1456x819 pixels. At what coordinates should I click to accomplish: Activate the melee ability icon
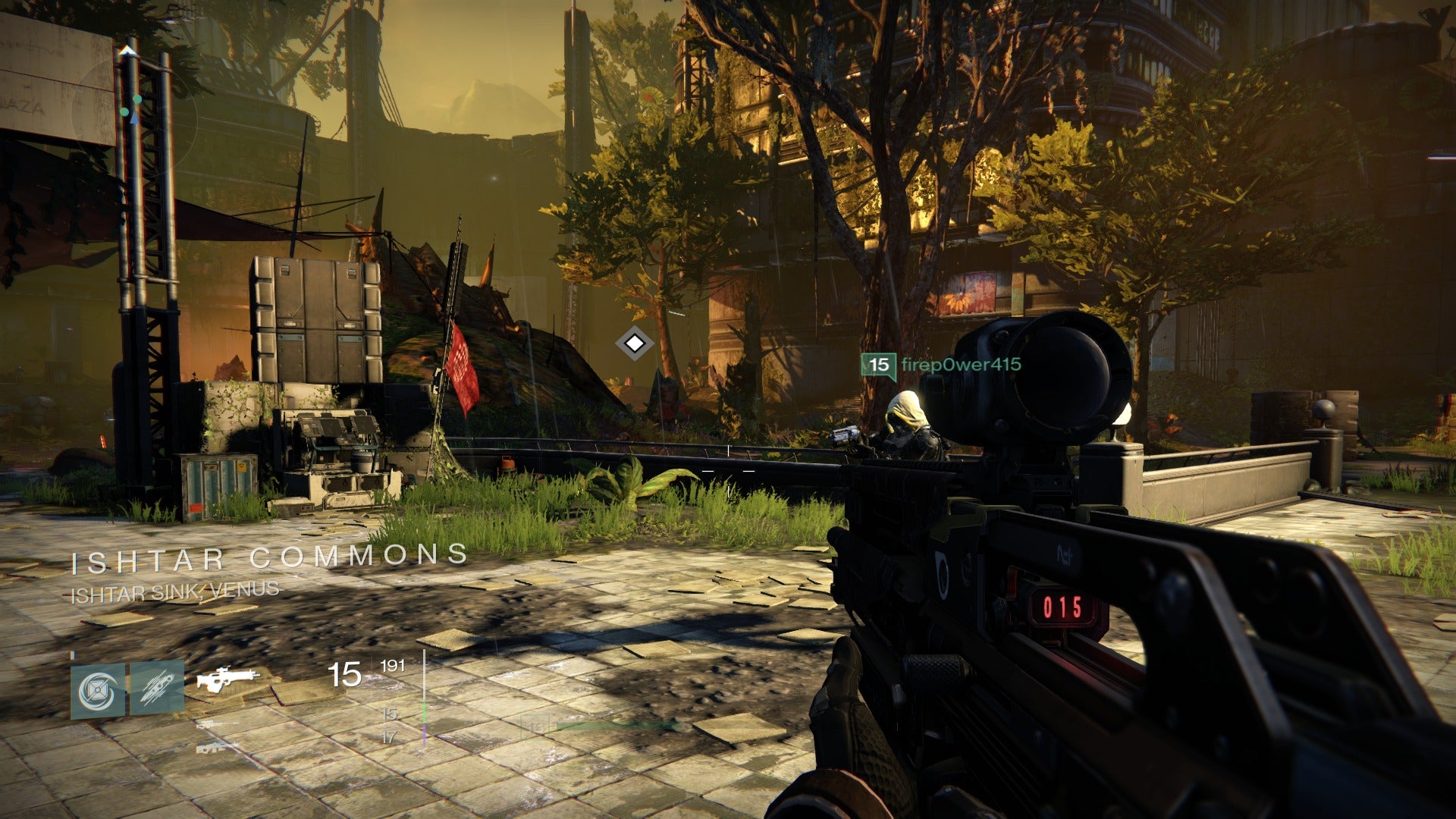[x=157, y=687]
